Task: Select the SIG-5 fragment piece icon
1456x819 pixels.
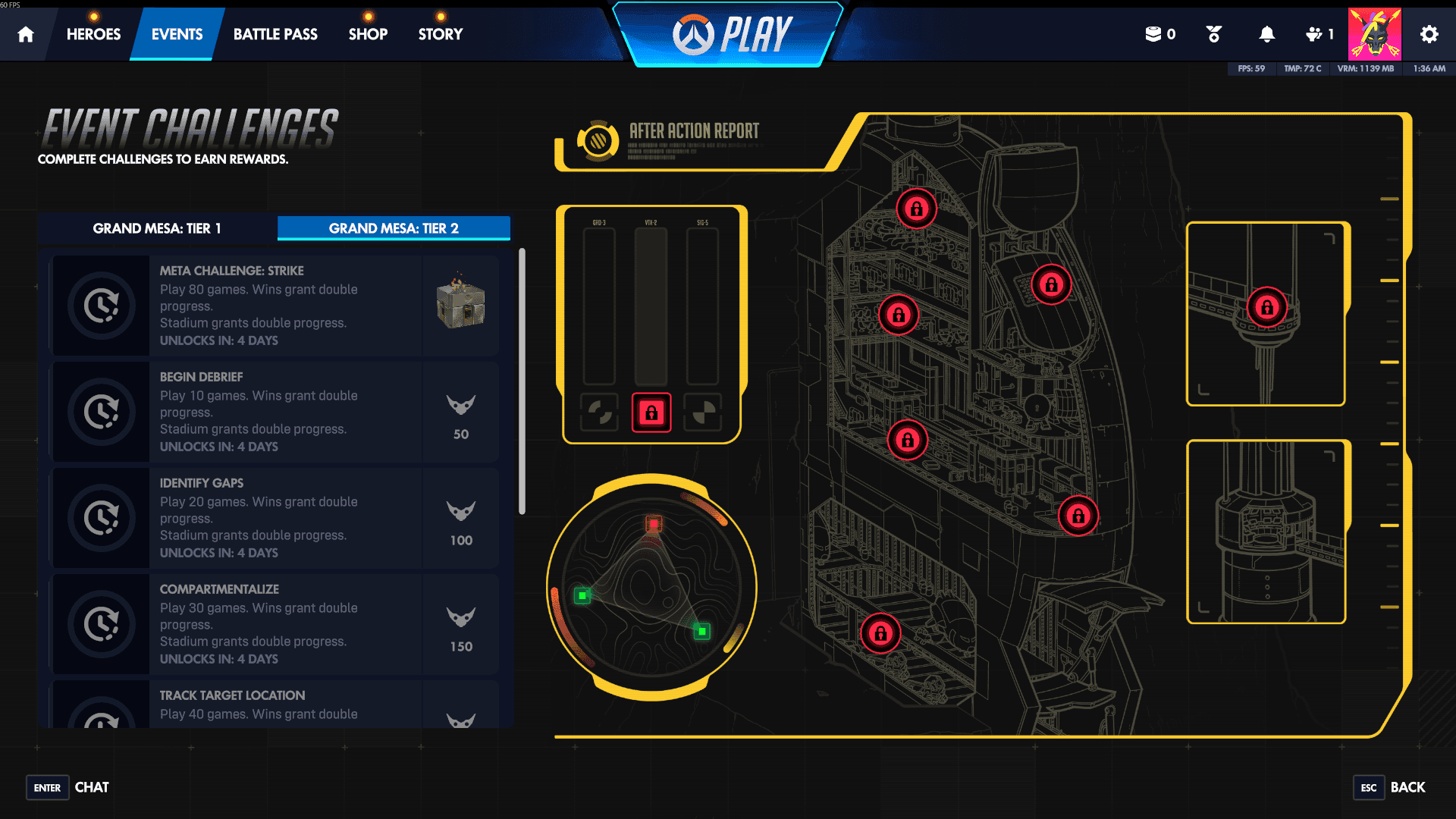Action: click(701, 413)
